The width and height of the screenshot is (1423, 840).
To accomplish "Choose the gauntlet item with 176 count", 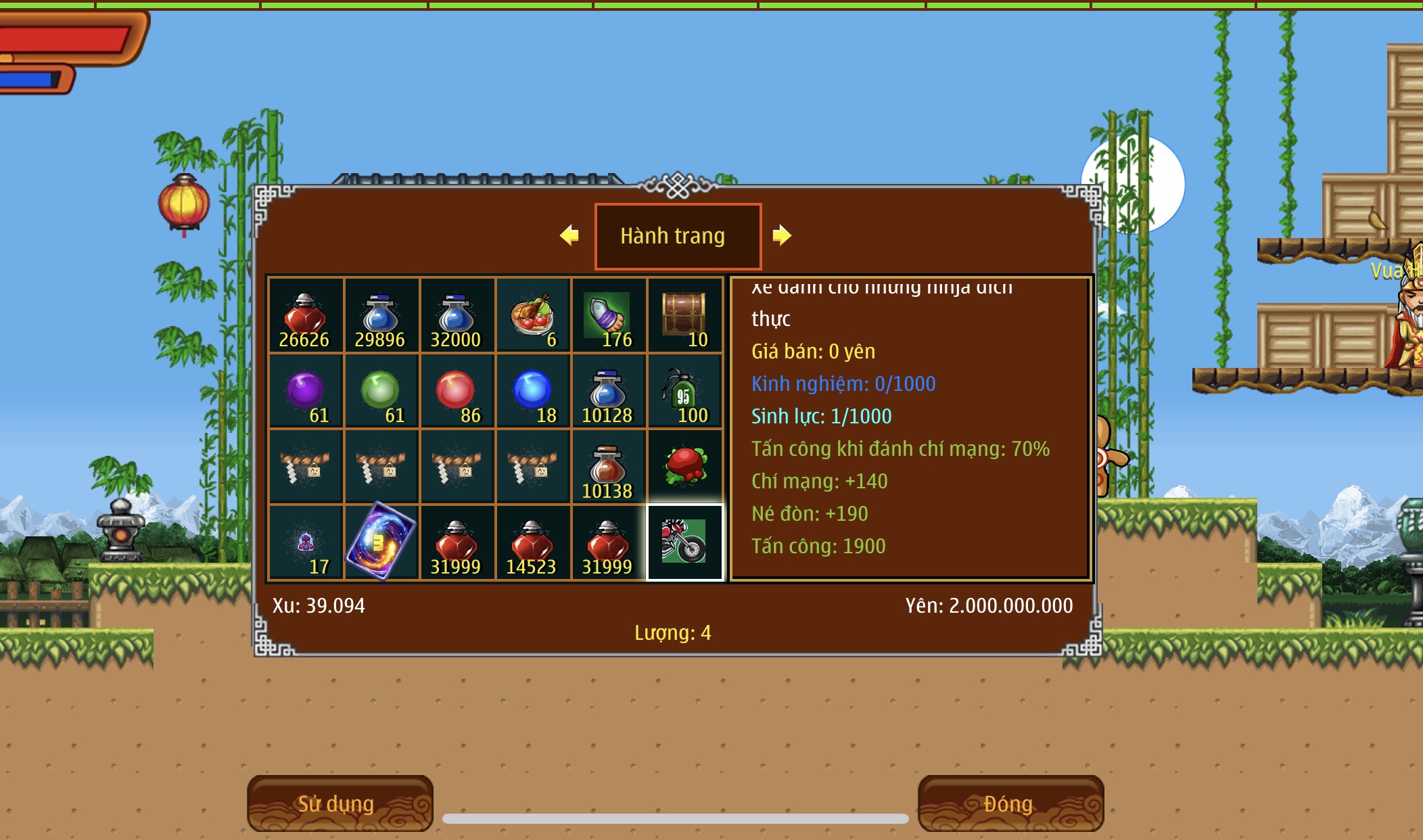I will (609, 316).
